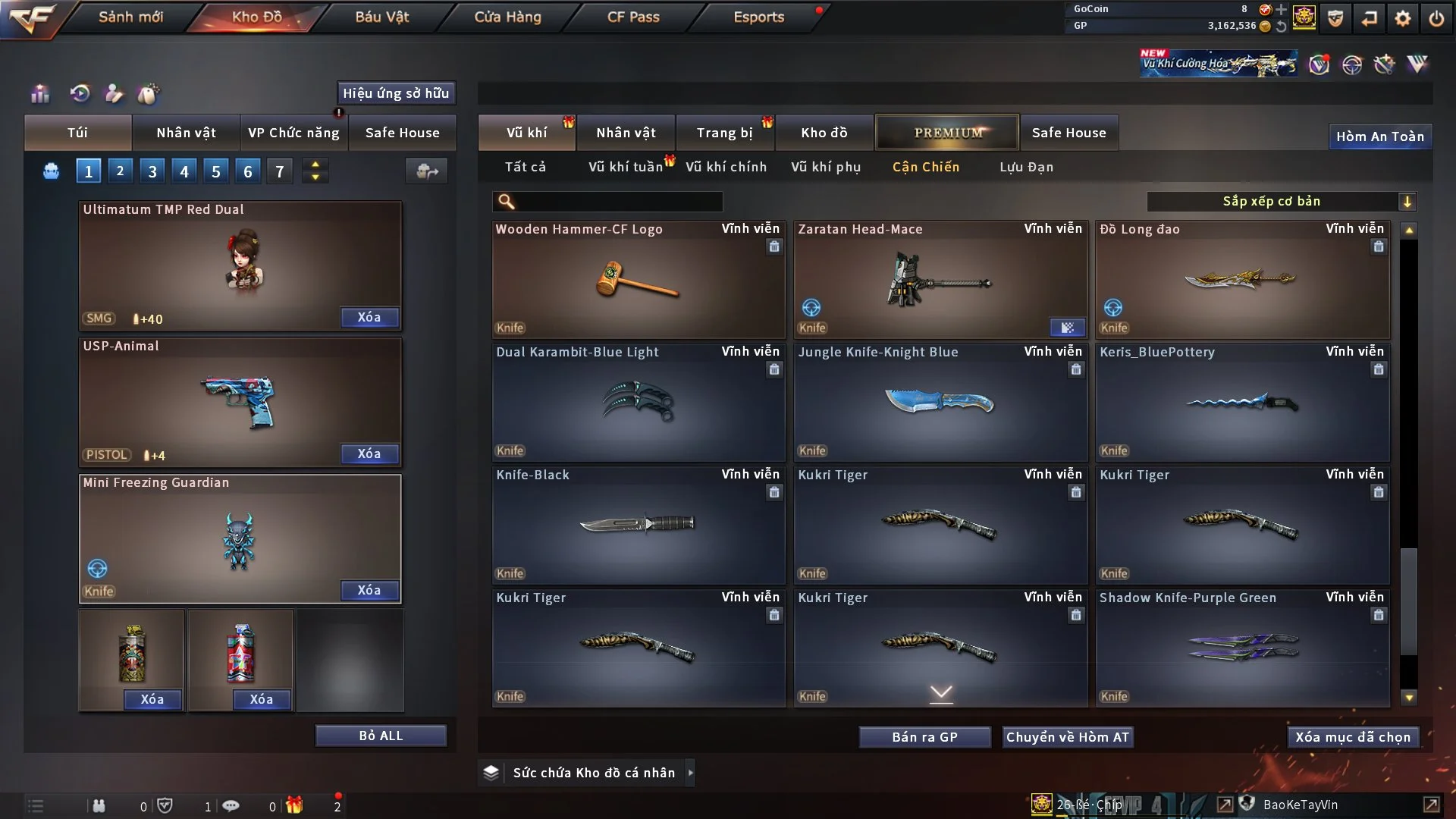Image resolution: width=1456 pixels, height=819 pixels.
Task: Switch to the Nhân vật bag tab
Action: pos(186,133)
